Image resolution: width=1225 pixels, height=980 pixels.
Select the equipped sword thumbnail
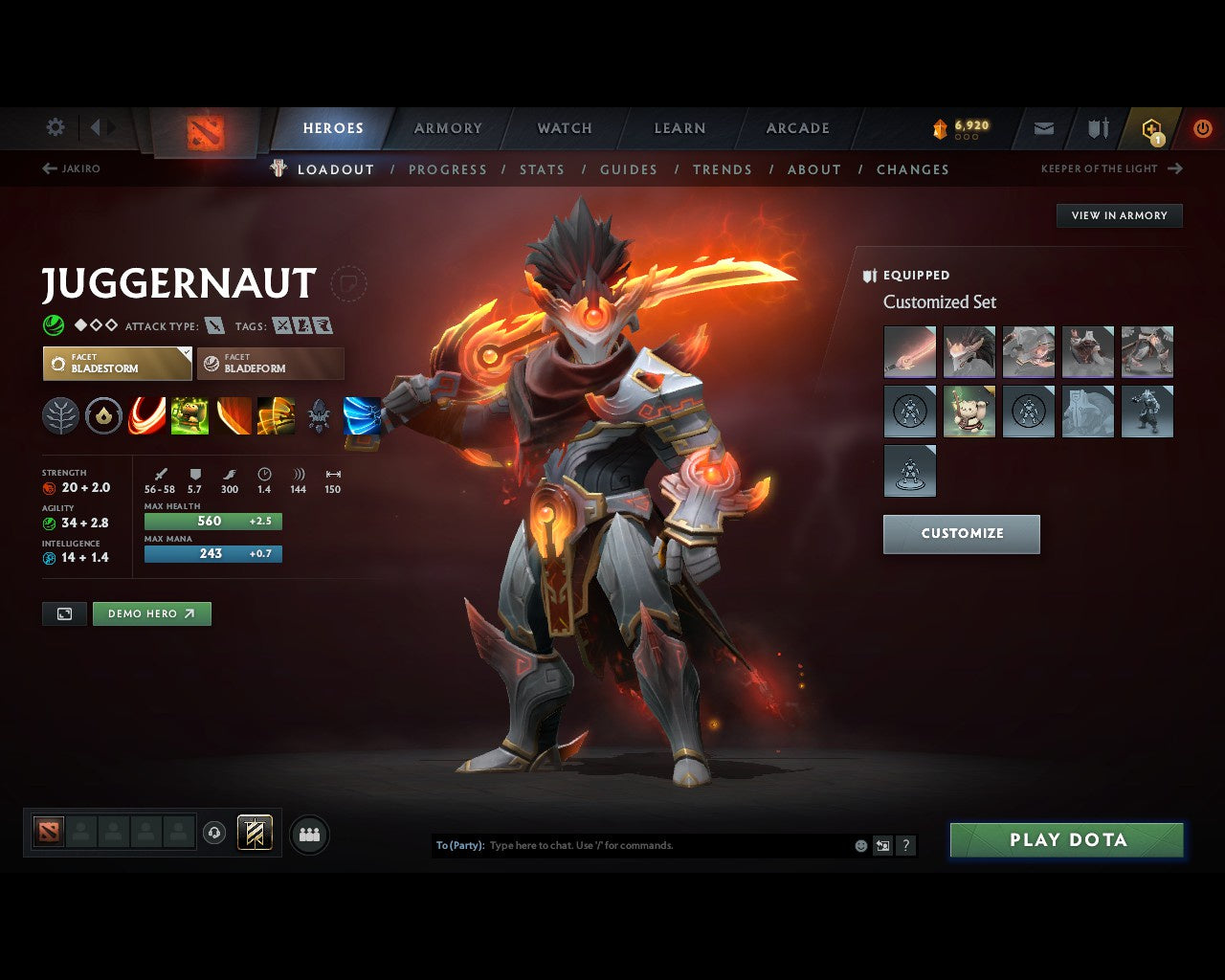pyautogui.click(x=909, y=351)
